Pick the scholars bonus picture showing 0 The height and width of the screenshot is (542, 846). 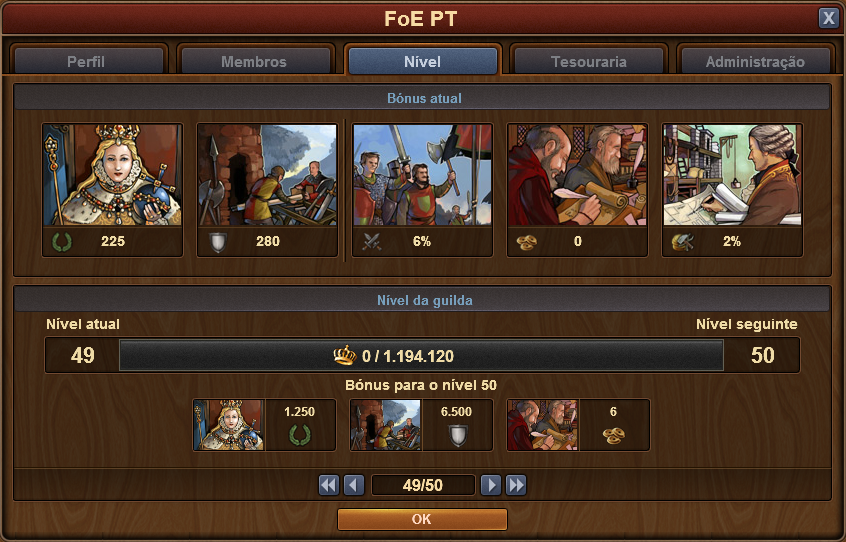(x=577, y=176)
